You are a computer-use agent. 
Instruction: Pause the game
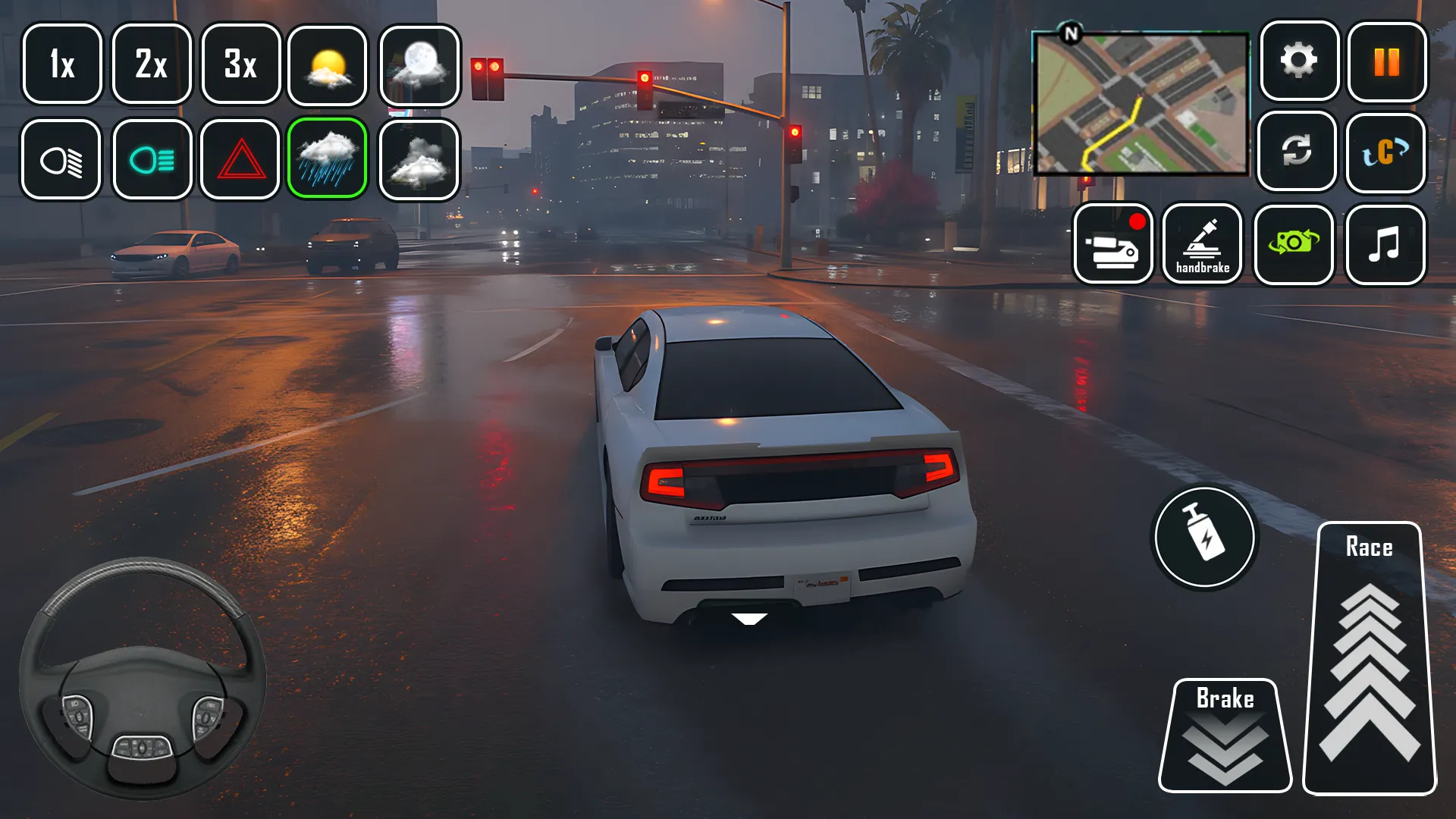(x=1387, y=62)
